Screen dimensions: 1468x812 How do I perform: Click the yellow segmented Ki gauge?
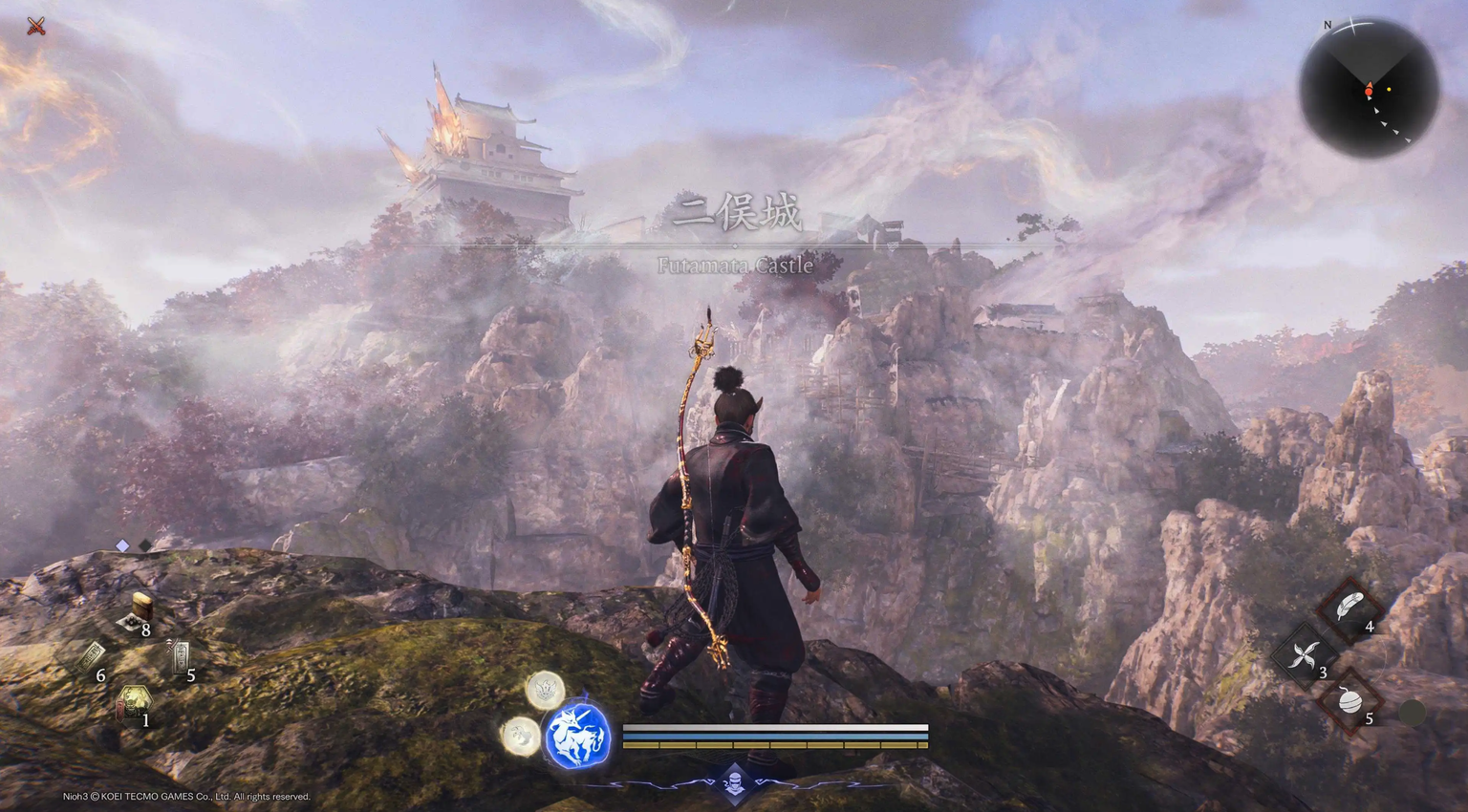click(774, 744)
